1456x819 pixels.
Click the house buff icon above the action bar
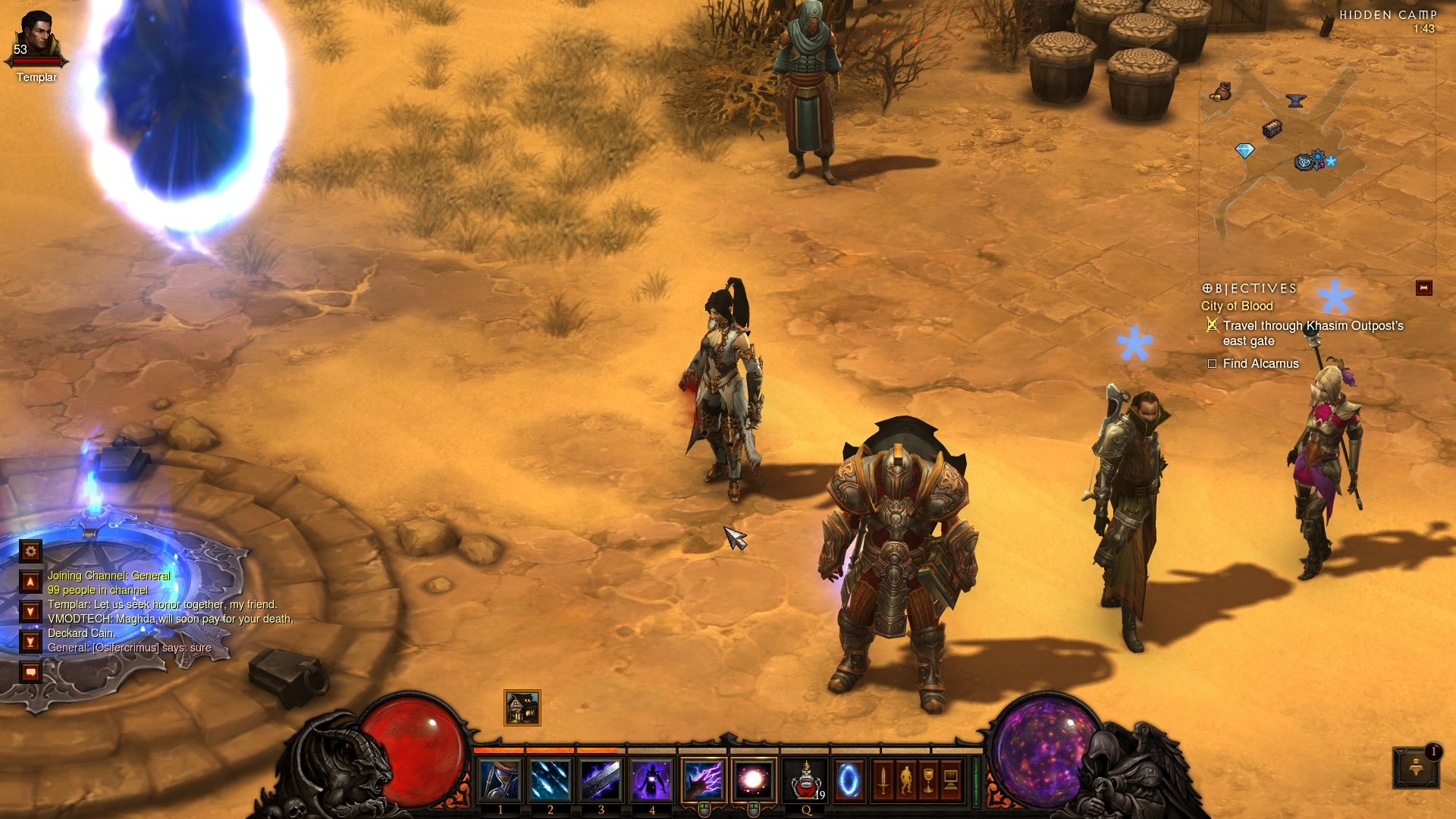coord(522,708)
